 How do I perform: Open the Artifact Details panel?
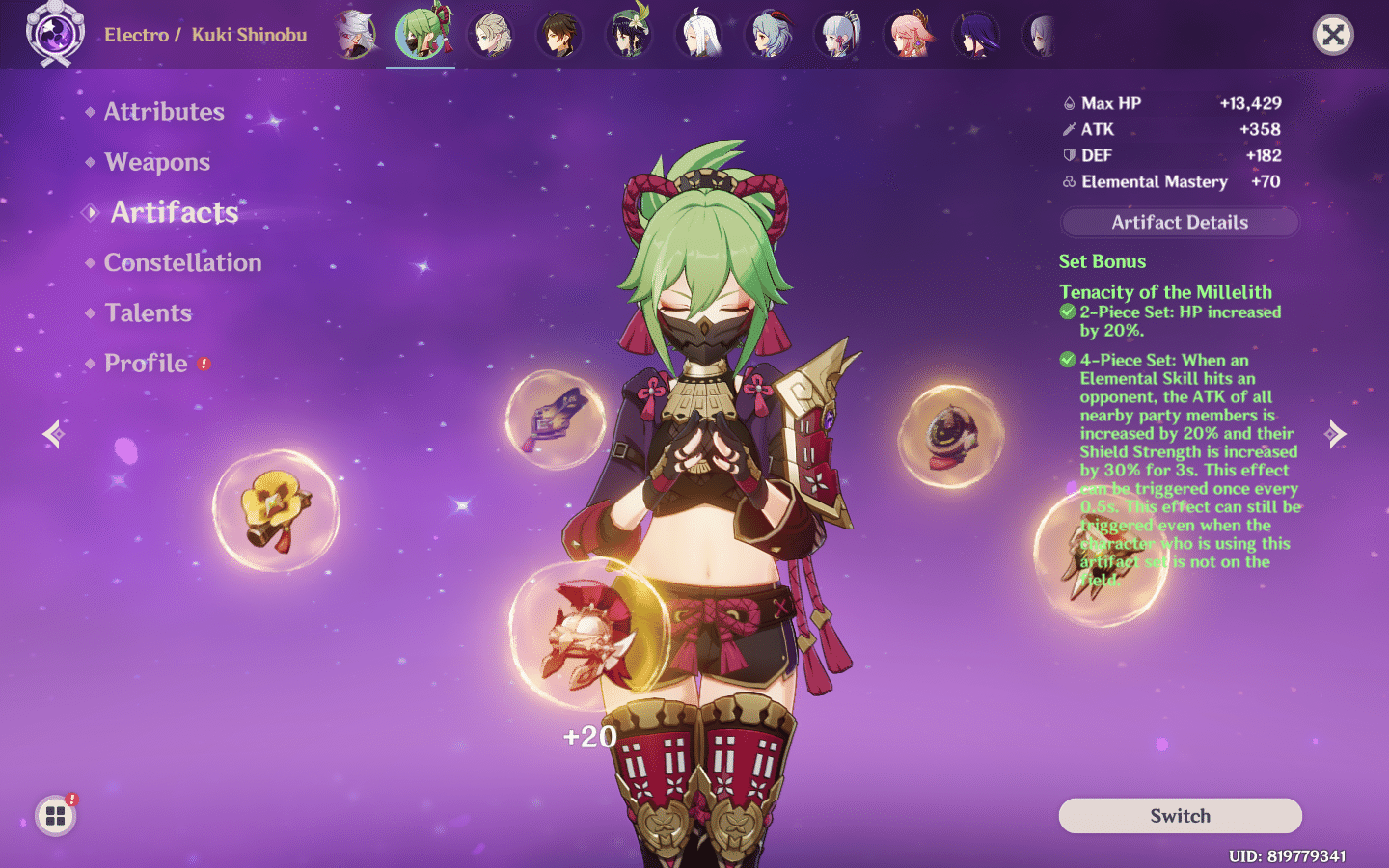coord(1179,222)
